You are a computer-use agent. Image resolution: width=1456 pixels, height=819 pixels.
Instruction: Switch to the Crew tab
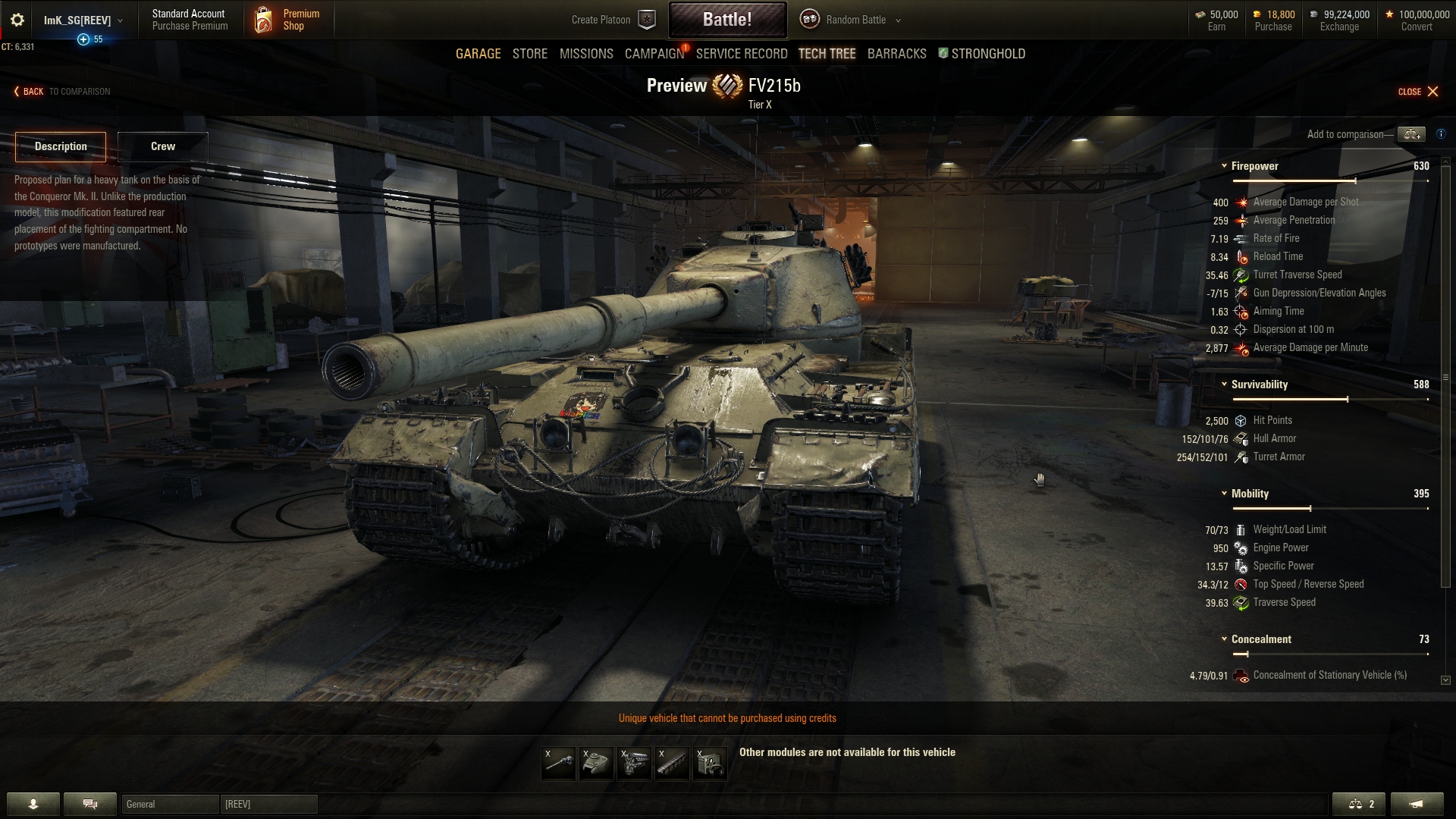pyautogui.click(x=162, y=146)
